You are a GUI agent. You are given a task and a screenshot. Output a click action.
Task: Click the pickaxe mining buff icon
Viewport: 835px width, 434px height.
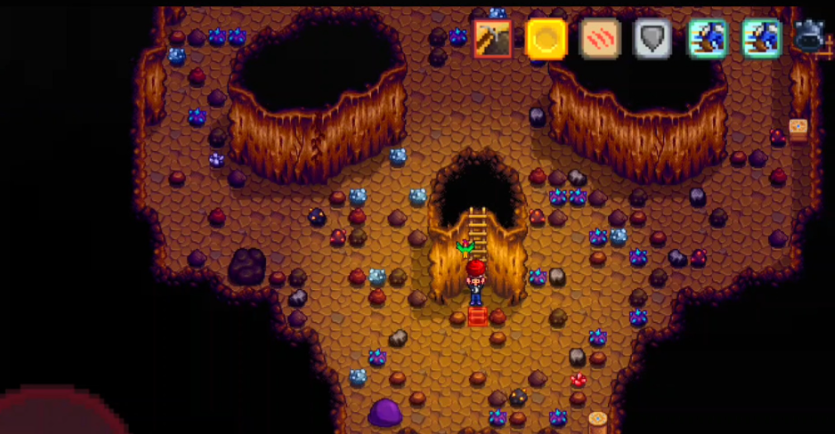[x=492, y=39]
